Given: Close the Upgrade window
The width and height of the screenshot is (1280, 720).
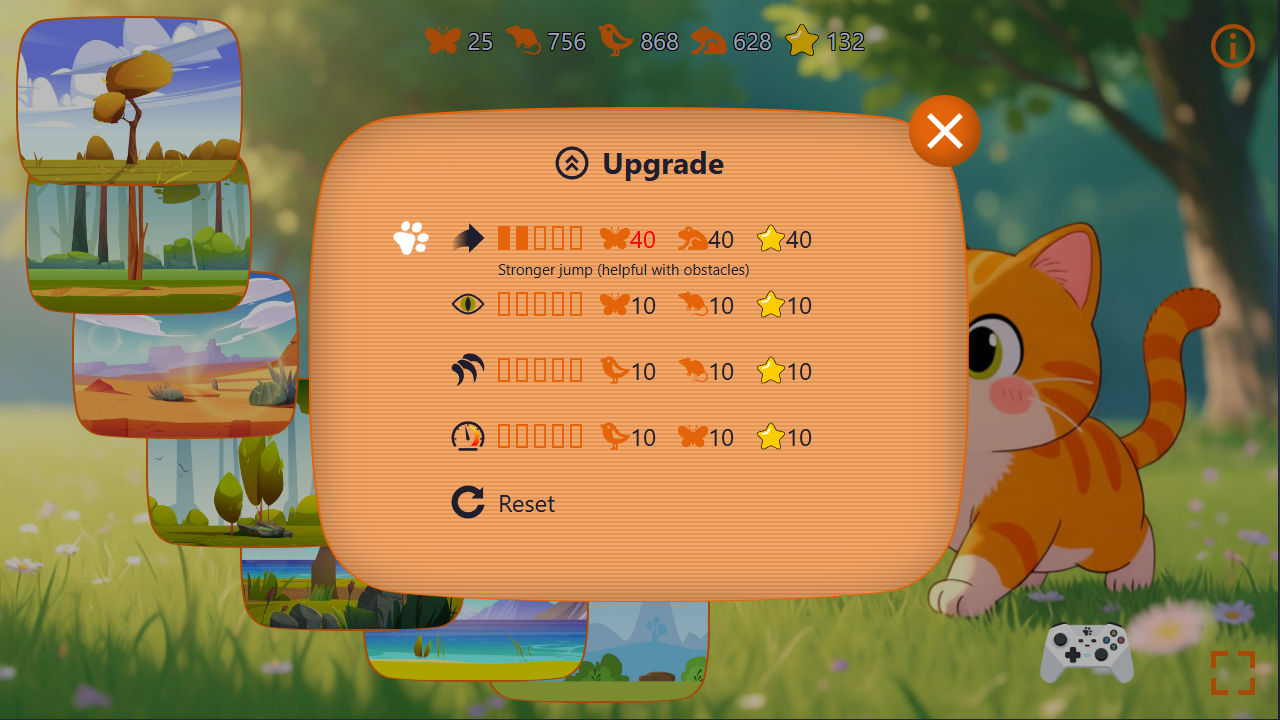Looking at the screenshot, I should point(944,129).
